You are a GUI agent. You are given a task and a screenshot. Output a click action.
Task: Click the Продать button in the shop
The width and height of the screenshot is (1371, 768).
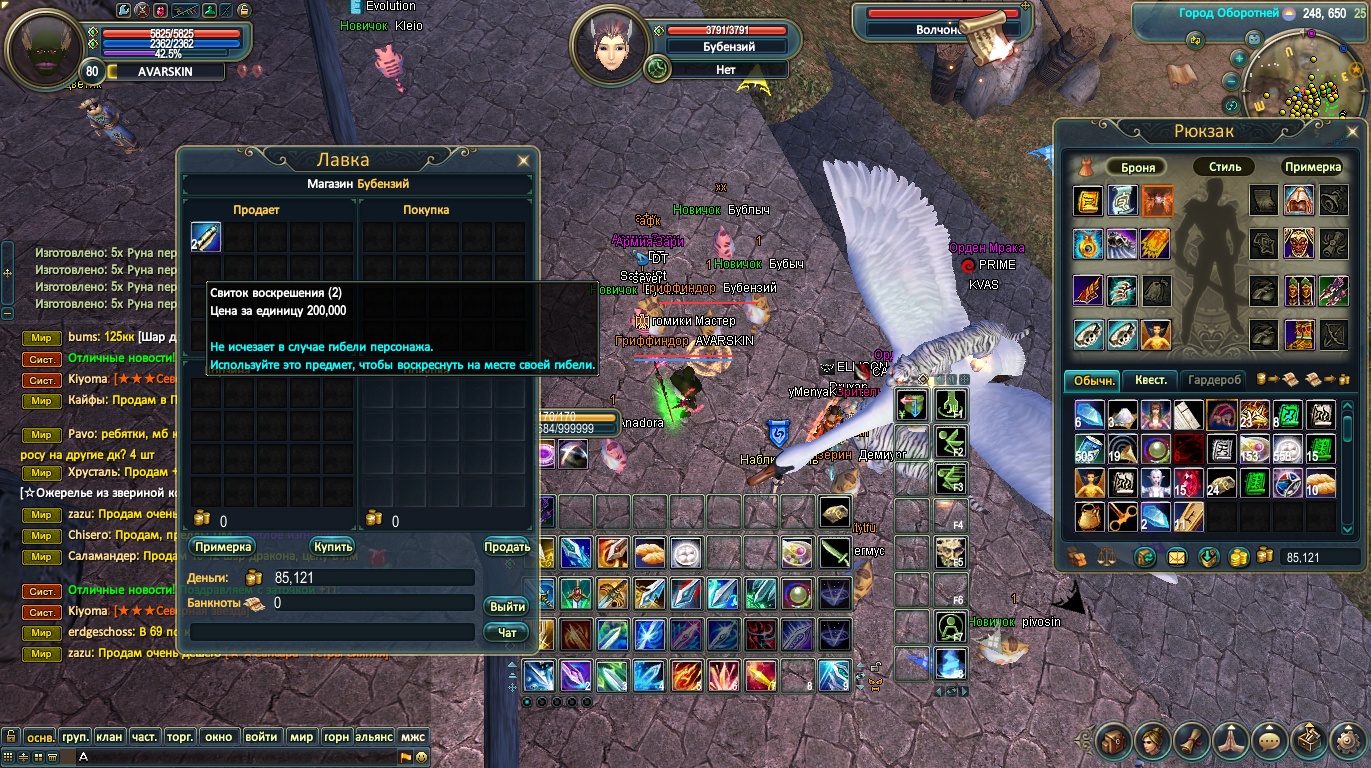(507, 547)
